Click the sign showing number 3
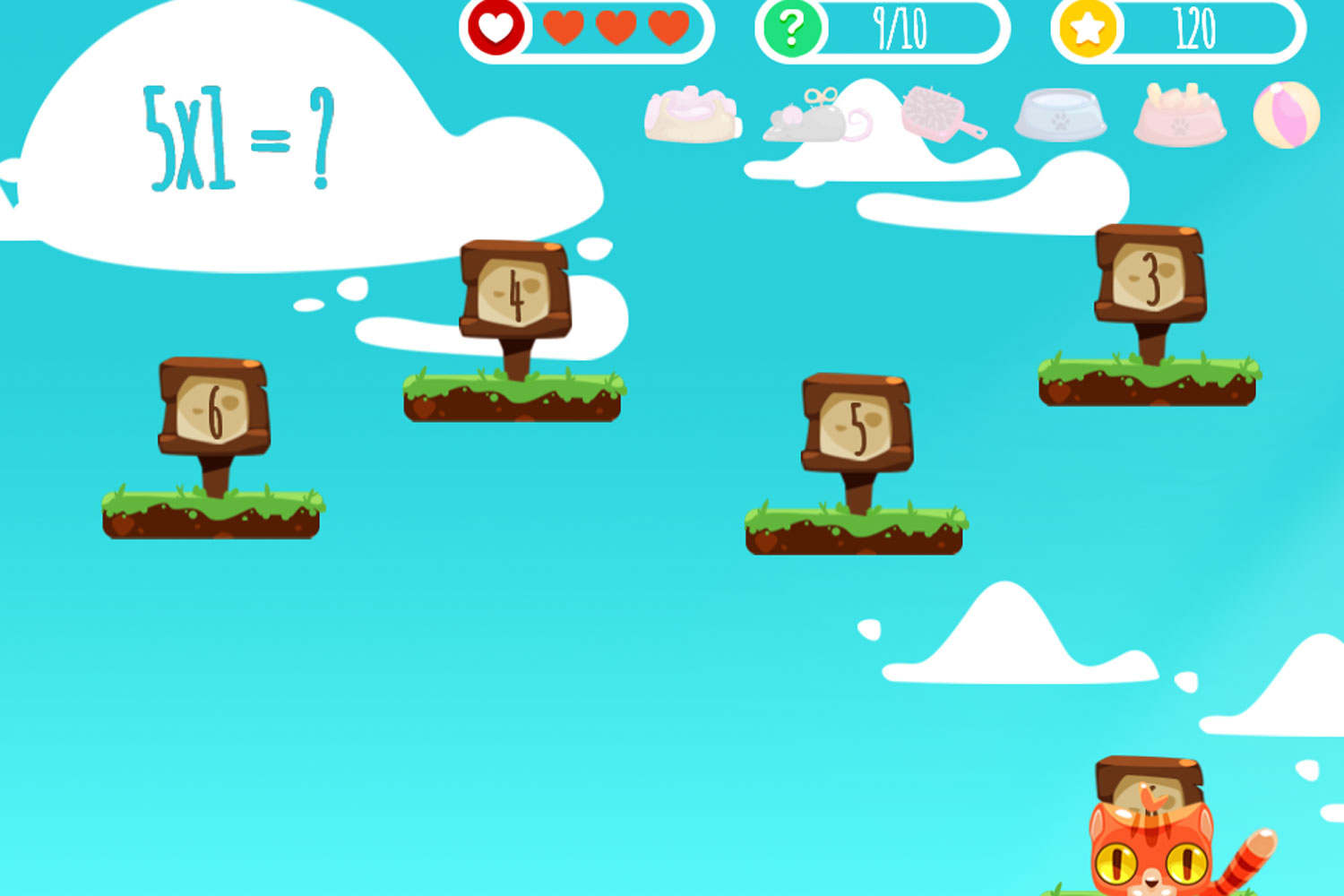 click(x=1150, y=273)
